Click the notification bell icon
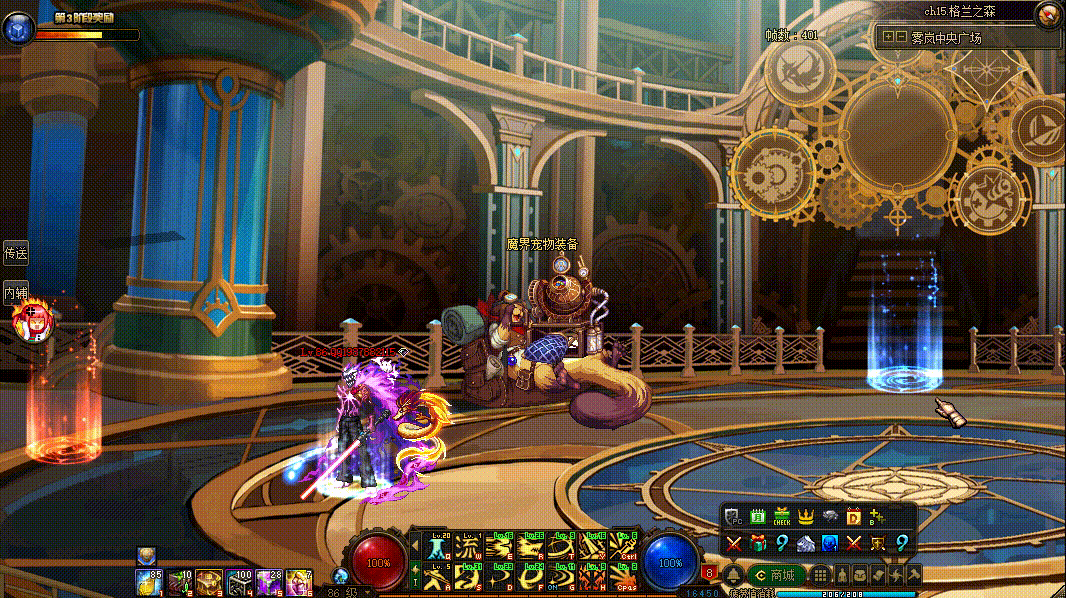Image resolution: width=1066 pixels, height=598 pixels. click(733, 575)
